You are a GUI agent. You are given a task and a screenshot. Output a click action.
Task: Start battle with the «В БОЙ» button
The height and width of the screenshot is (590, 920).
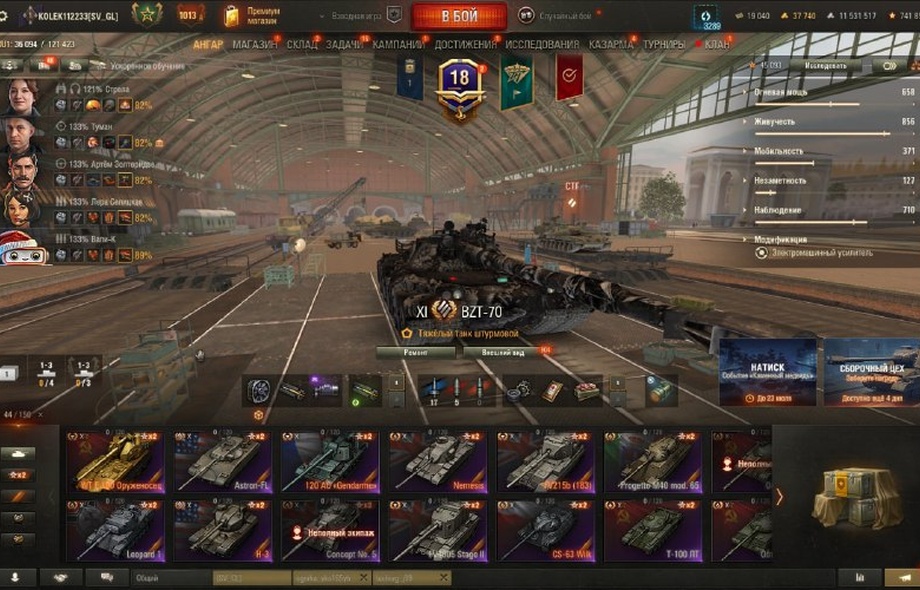pos(459,16)
